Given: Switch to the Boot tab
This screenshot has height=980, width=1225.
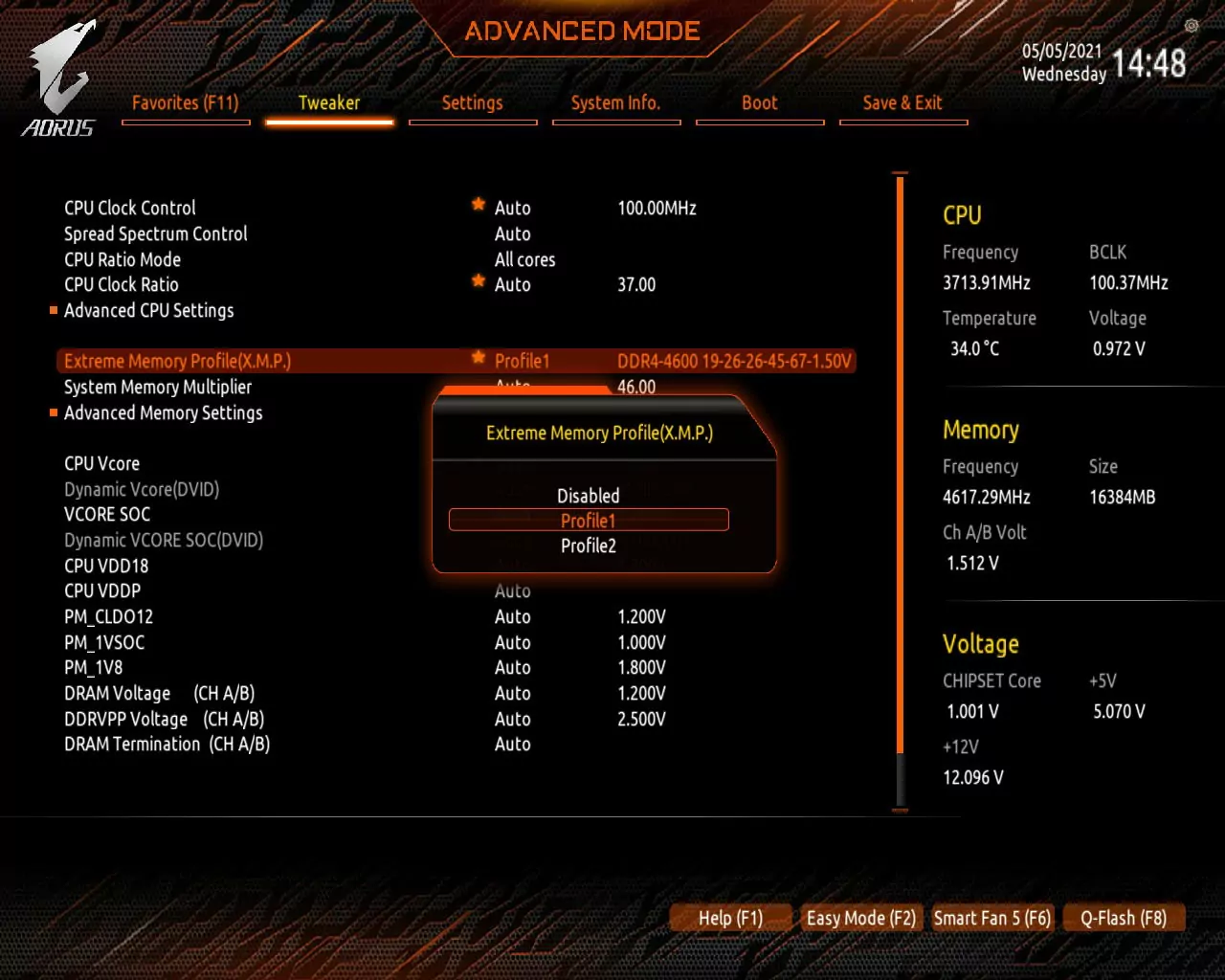Looking at the screenshot, I should pyautogui.click(x=760, y=103).
